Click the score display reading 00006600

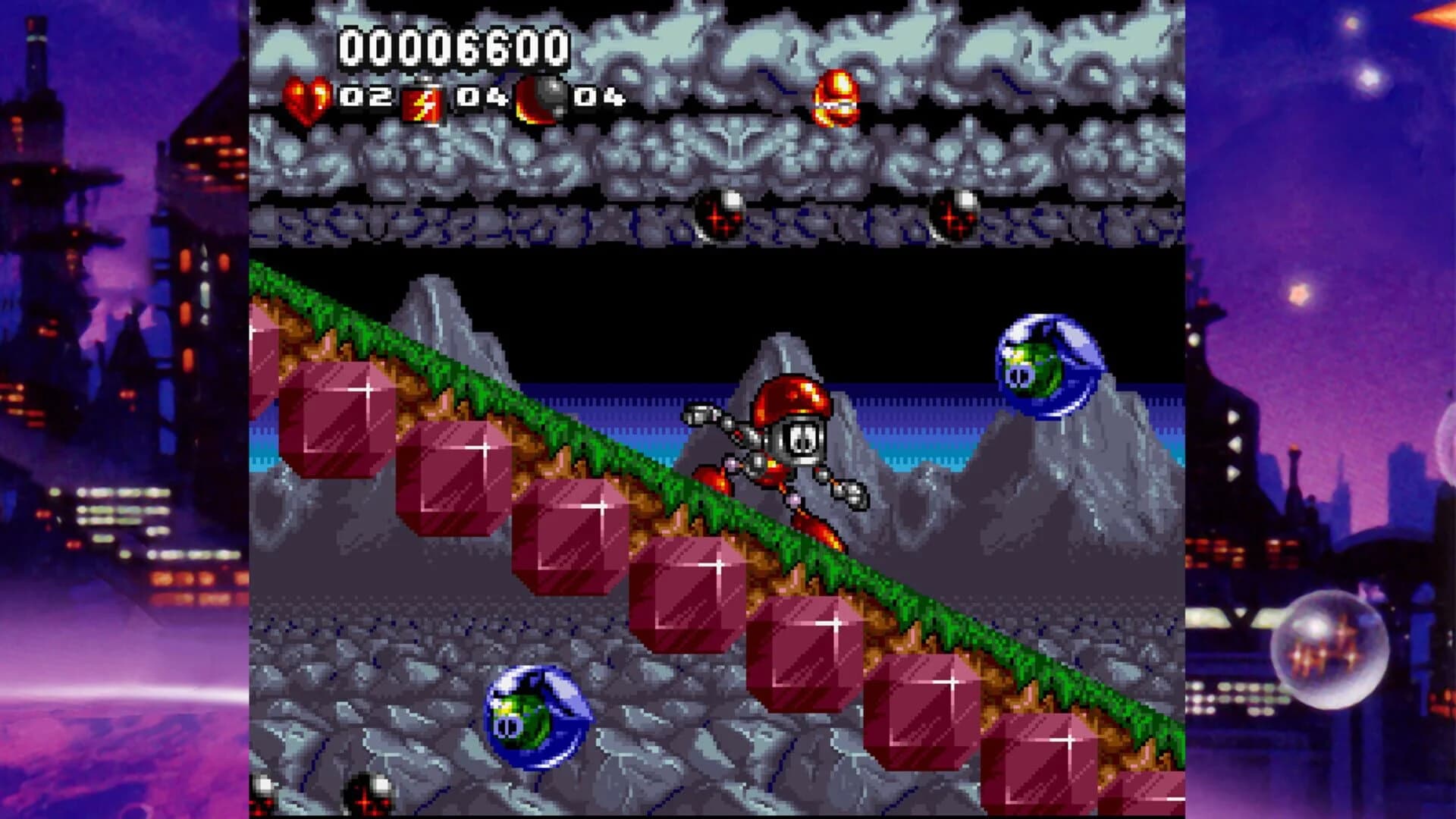click(453, 47)
